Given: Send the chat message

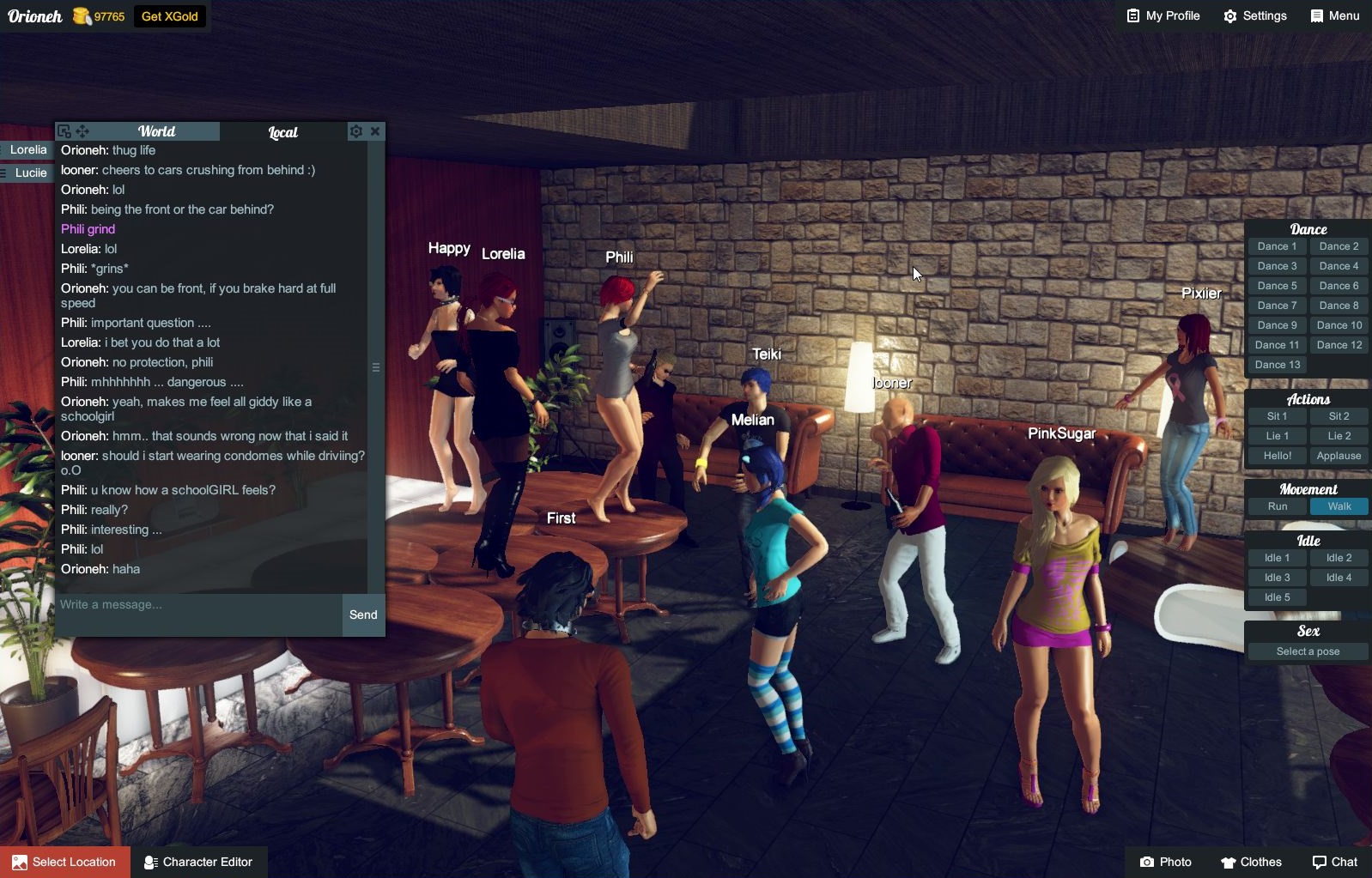Looking at the screenshot, I should pos(363,615).
